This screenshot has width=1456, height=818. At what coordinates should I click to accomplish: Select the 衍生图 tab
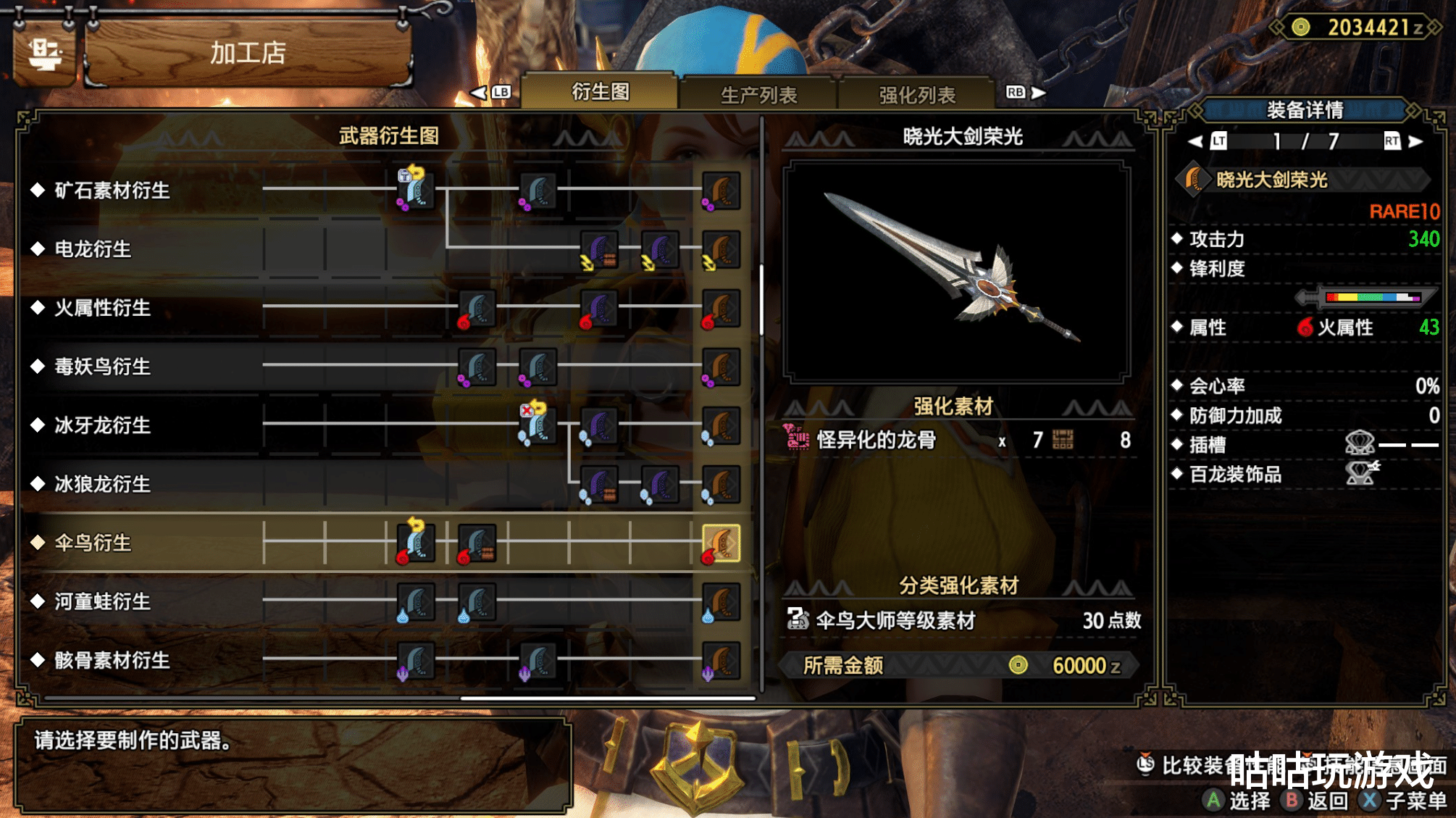tap(600, 92)
